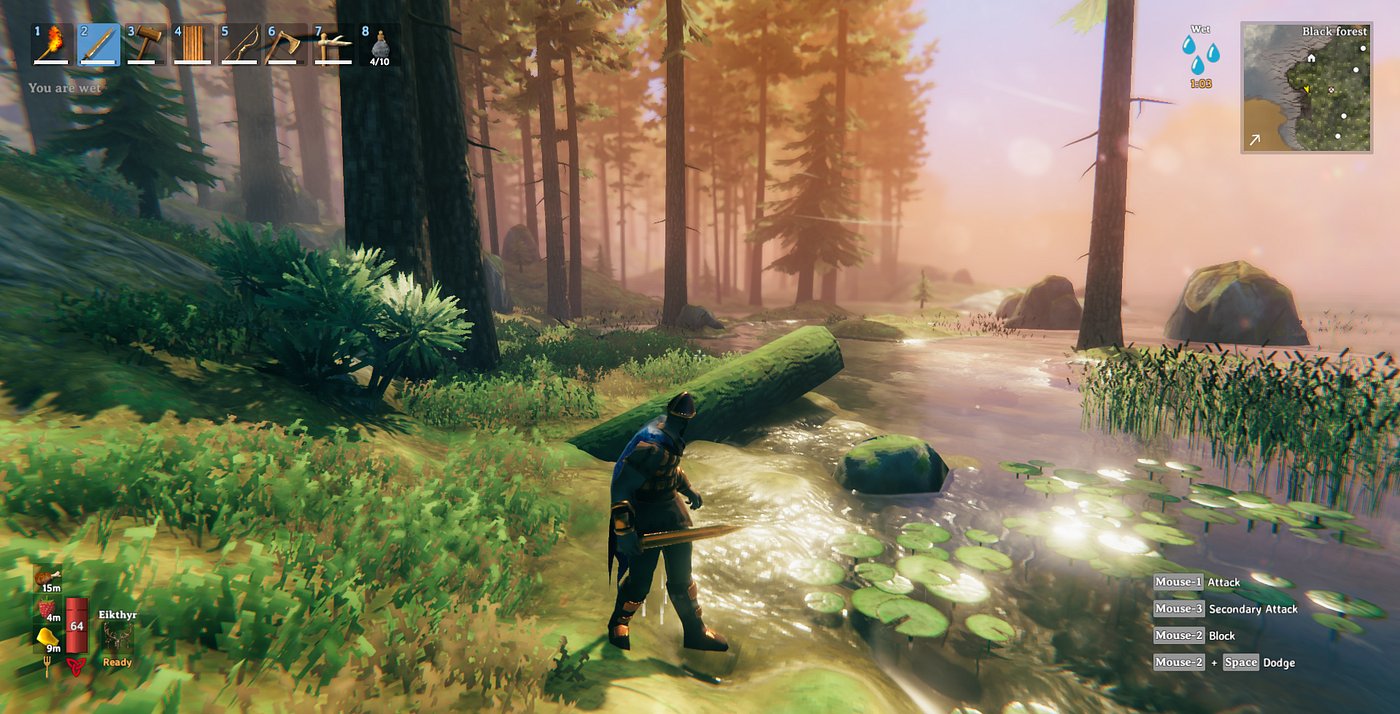Open the Black forest minimap
Image resolution: width=1400 pixels, height=714 pixels.
(1306, 88)
